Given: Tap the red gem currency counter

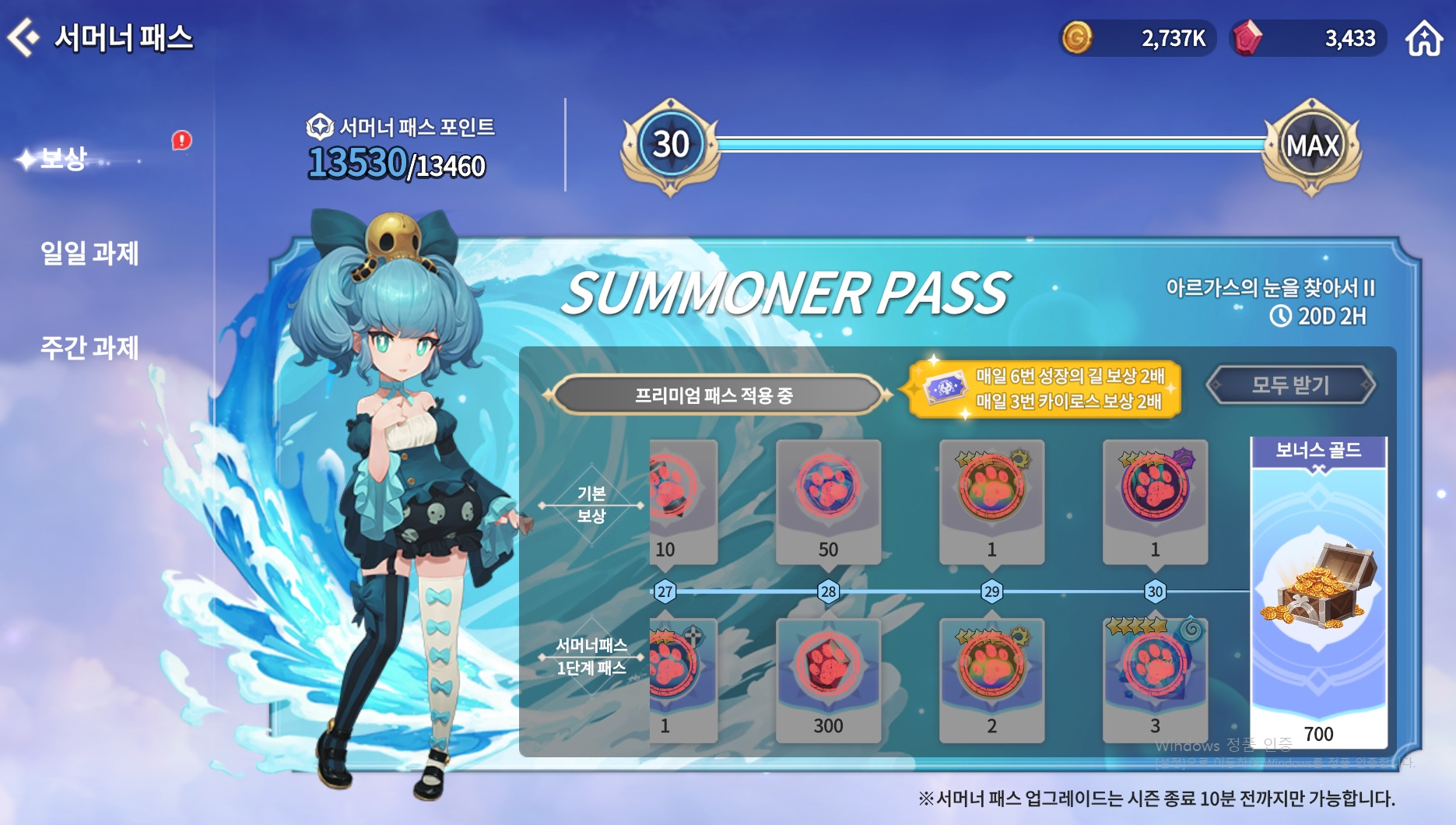Looking at the screenshot, I should pyautogui.click(x=1307, y=38).
